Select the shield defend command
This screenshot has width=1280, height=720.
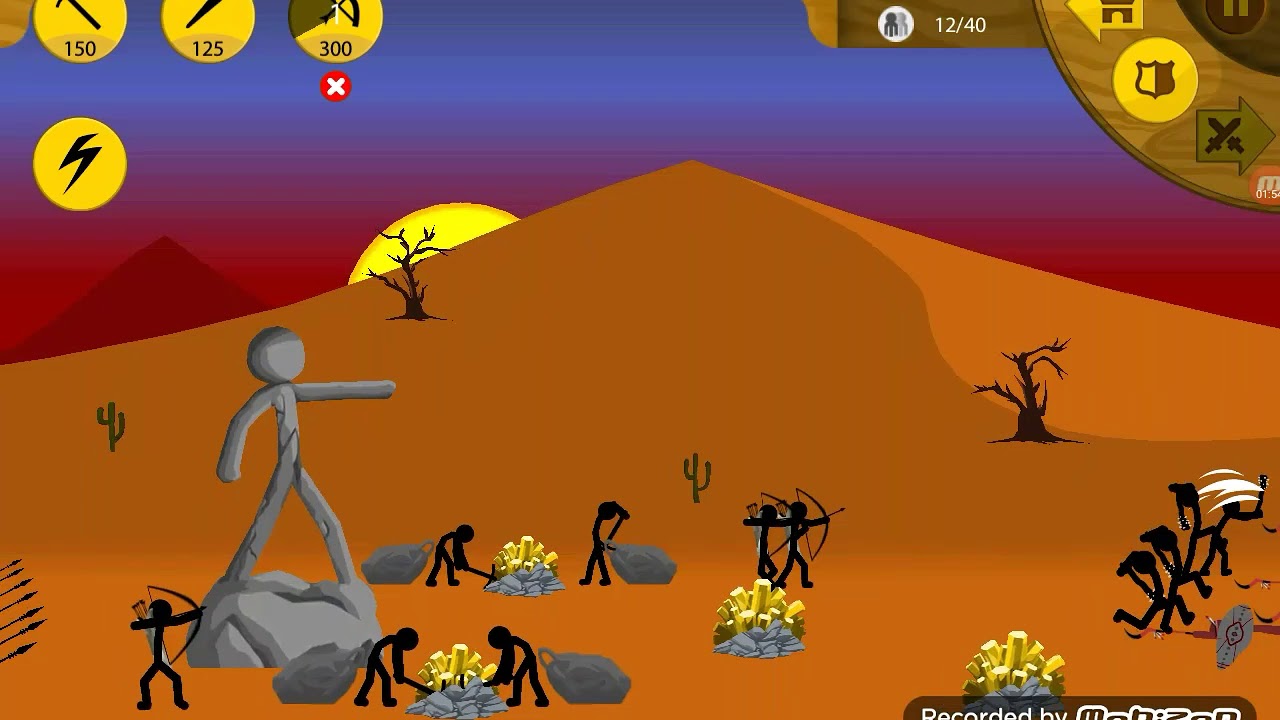pyautogui.click(x=1155, y=81)
